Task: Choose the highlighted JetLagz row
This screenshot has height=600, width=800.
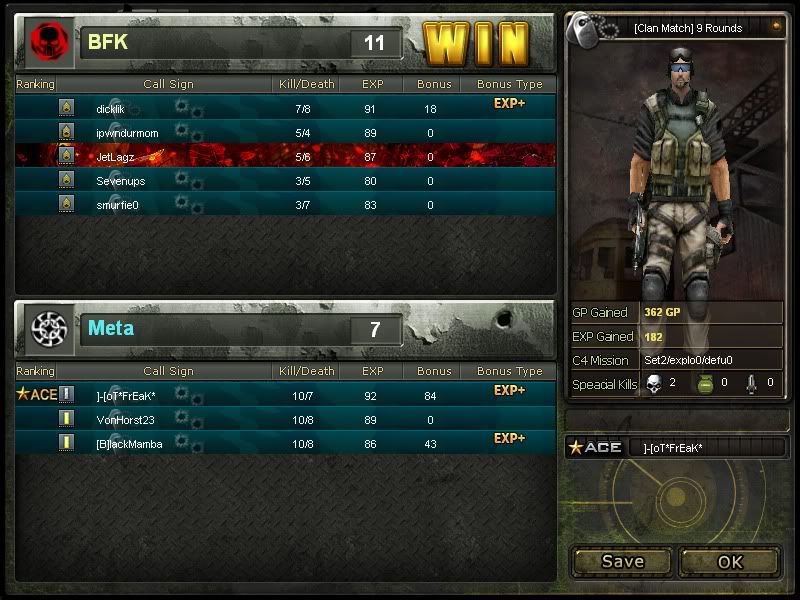Action: tap(116, 156)
